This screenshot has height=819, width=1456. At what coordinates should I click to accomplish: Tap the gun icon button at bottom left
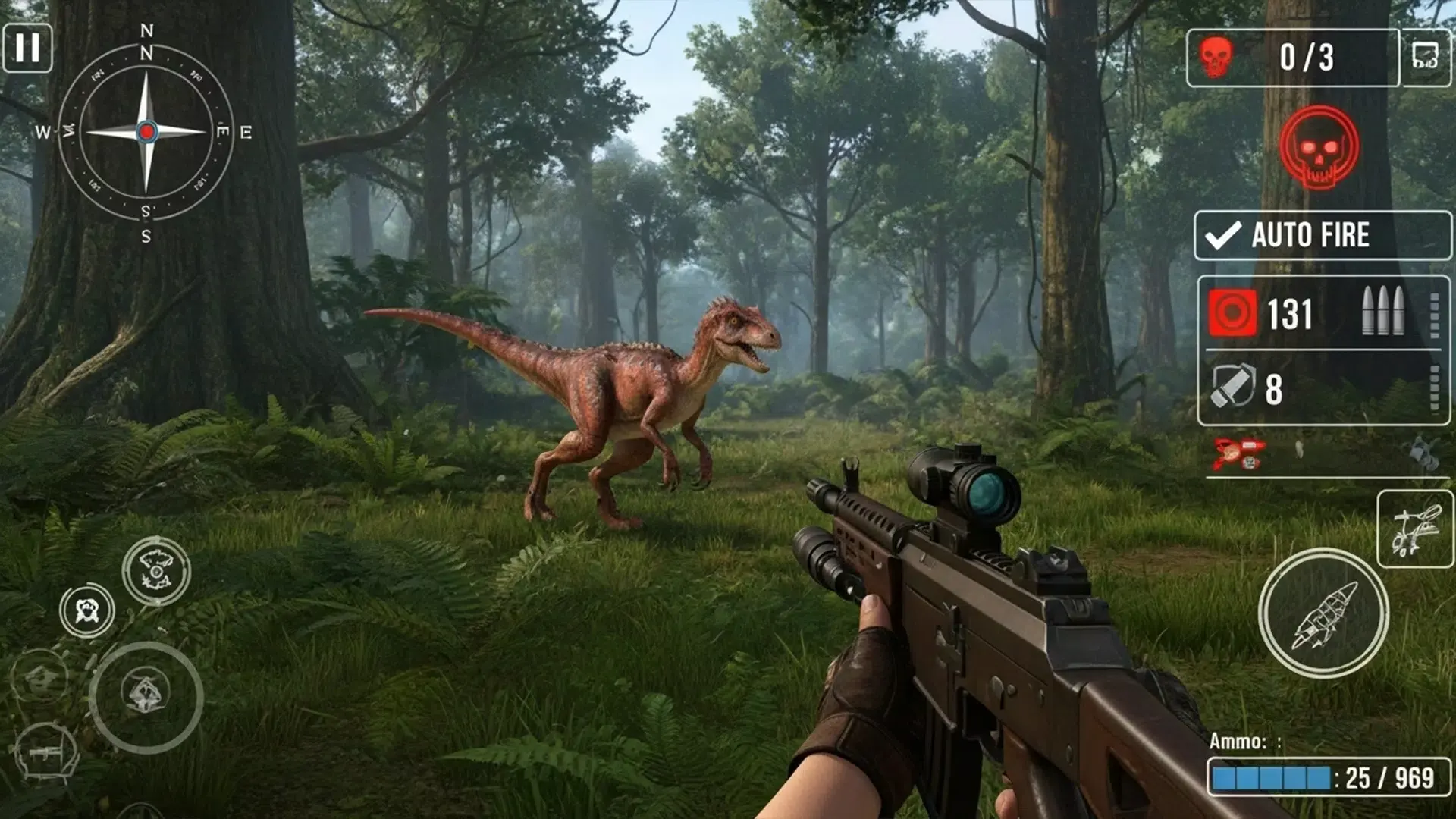[x=47, y=753]
